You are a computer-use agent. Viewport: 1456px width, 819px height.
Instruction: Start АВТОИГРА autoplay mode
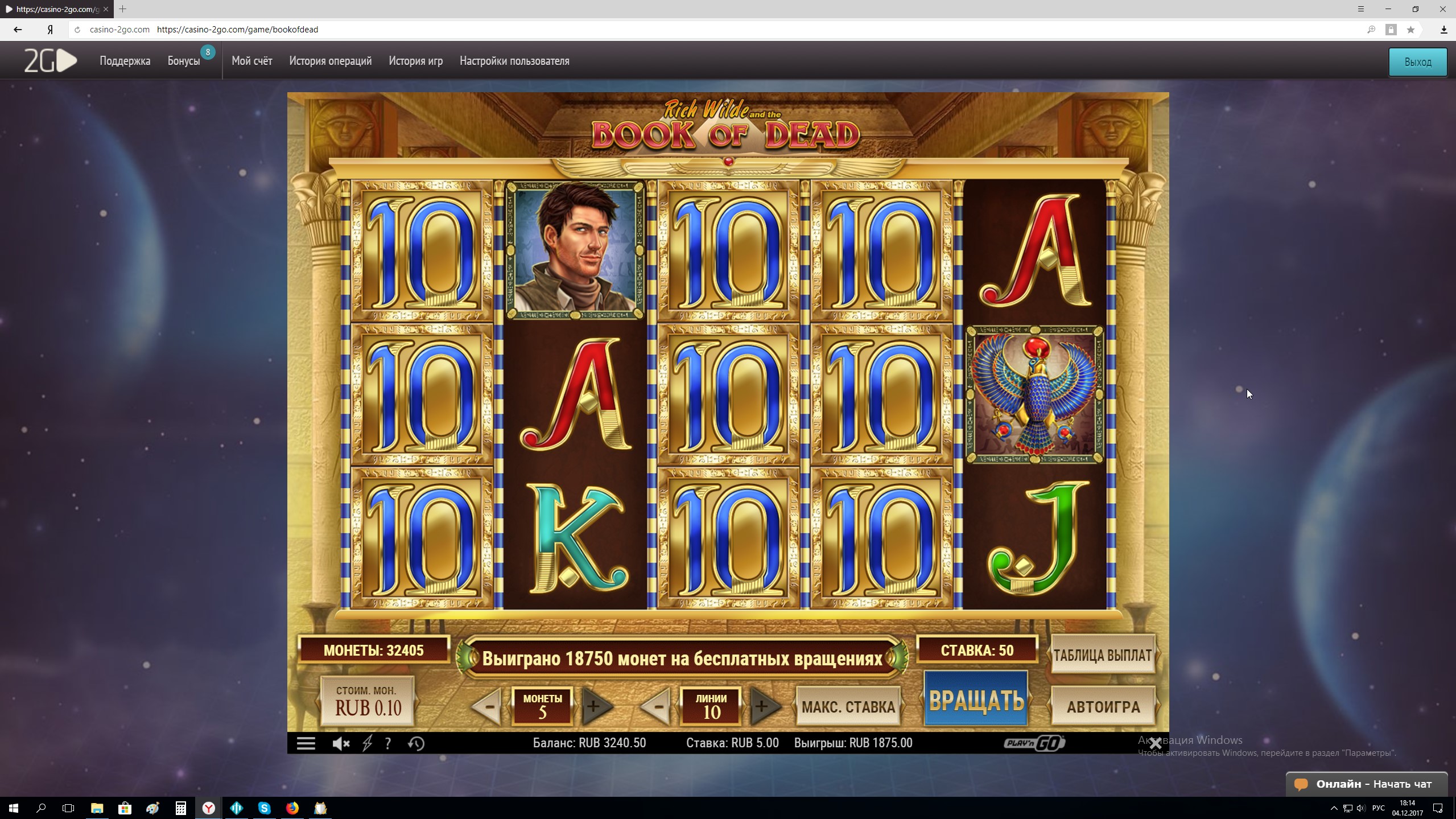pyautogui.click(x=1103, y=707)
